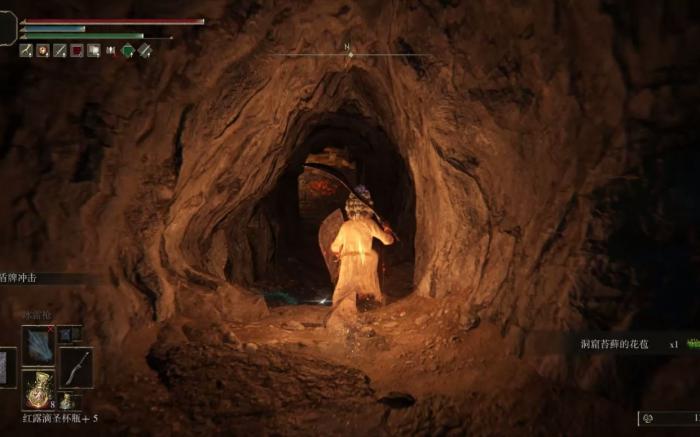Image resolution: width=700 pixels, height=437 pixels.
Task: Click the green diamond buff icon
Action: pyautogui.click(x=128, y=50)
